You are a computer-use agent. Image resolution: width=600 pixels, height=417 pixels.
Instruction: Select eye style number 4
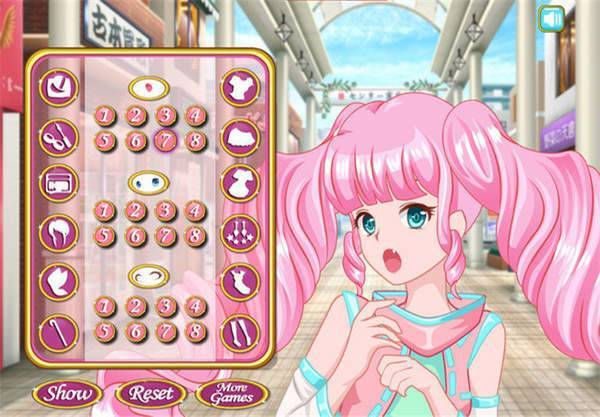tap(195, 211)
